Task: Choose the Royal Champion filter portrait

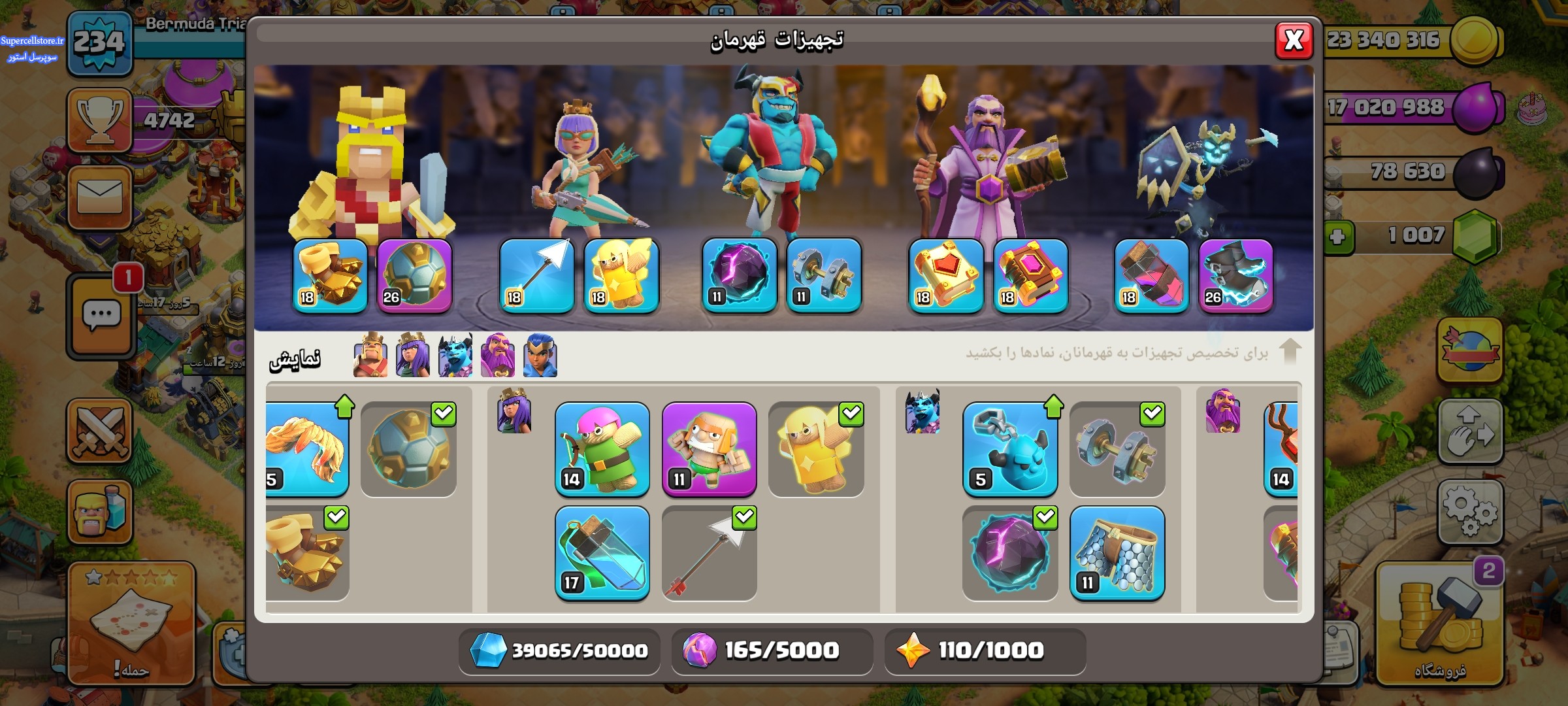Action: click(540, 356)
